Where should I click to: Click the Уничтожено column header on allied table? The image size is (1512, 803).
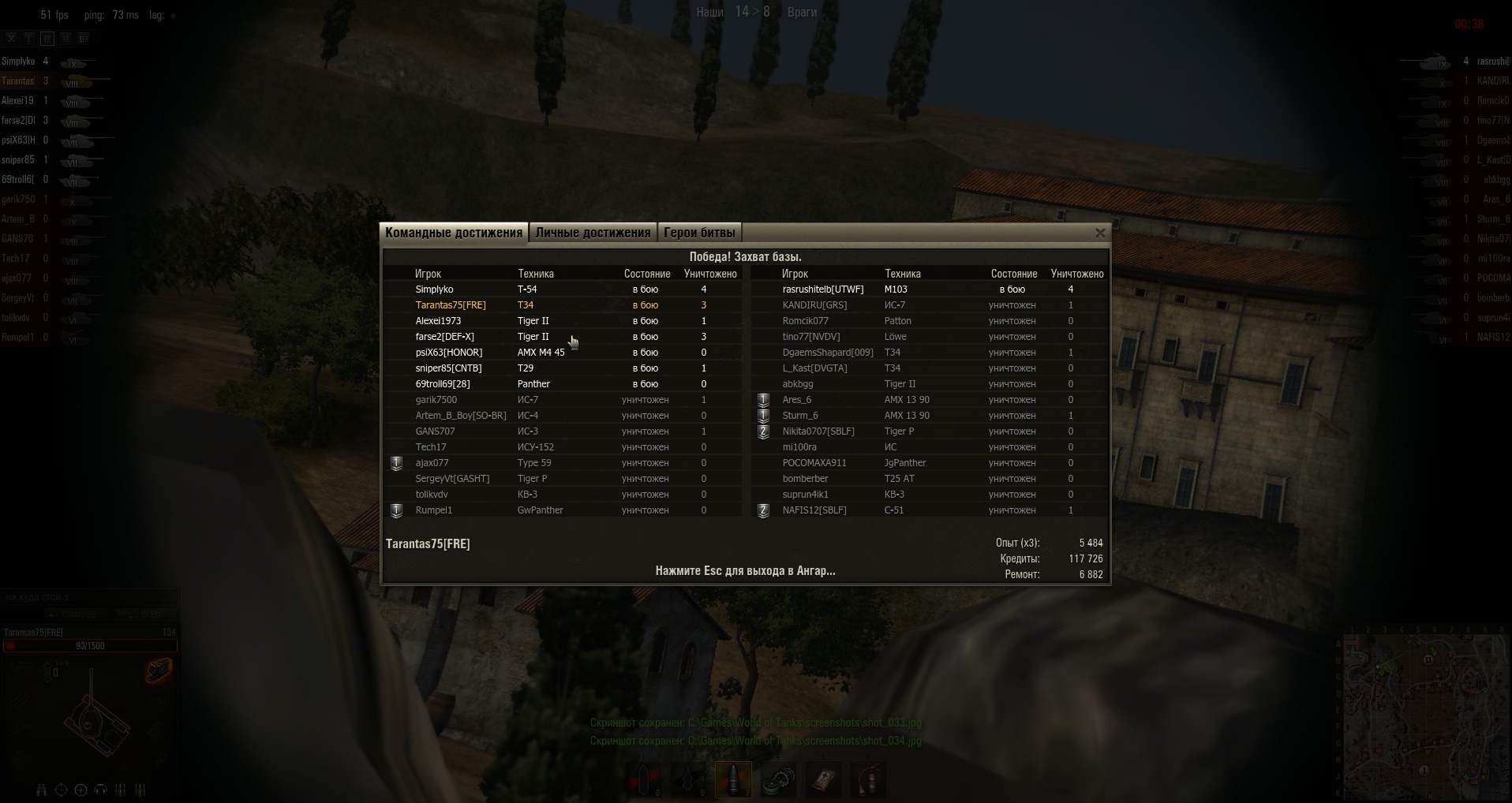pyautogui.click(x=710, y=274)
